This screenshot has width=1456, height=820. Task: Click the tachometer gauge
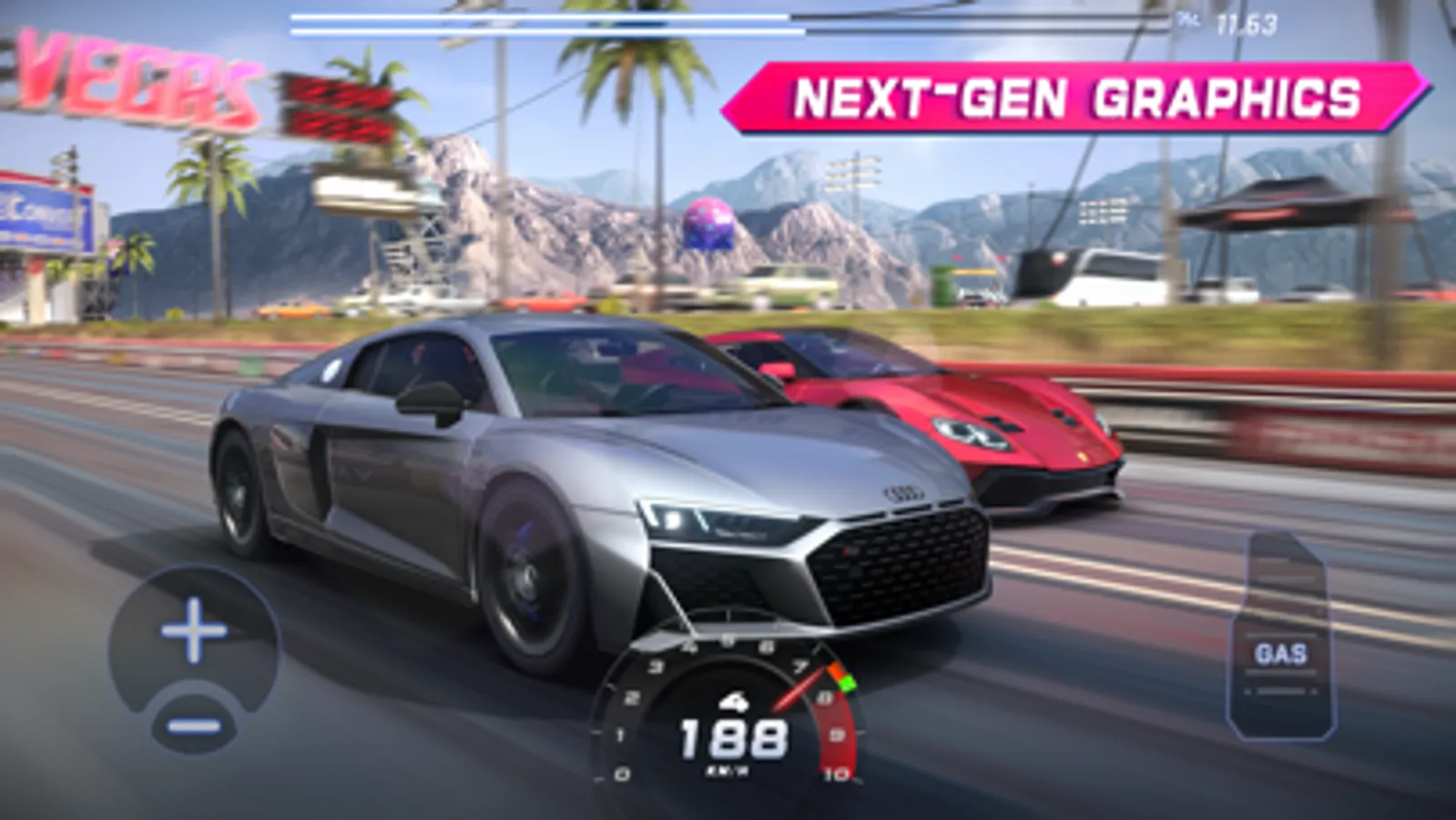point(730,715)
